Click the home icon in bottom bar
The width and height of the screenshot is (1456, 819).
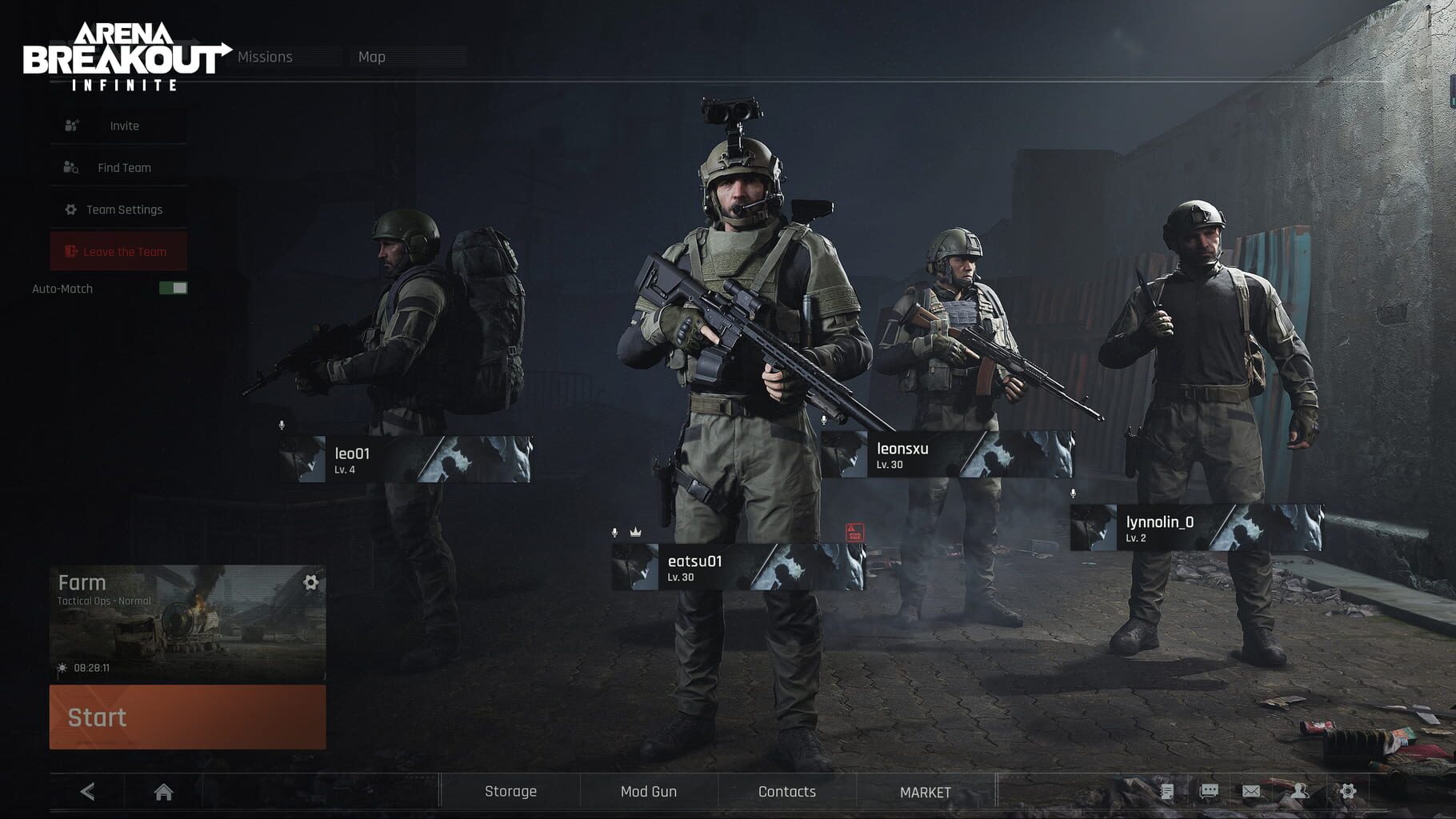point(164,792)
